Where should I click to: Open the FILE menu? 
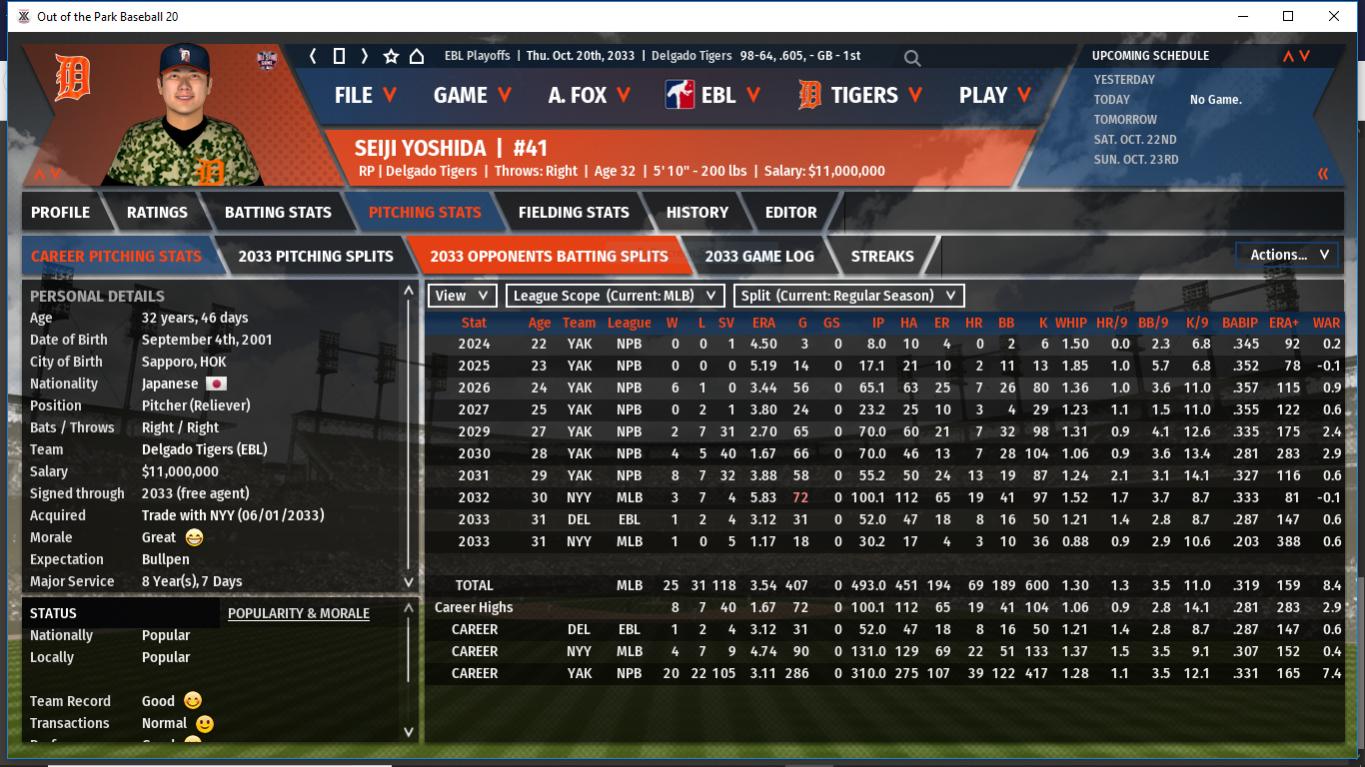click(x=365, y=95)
